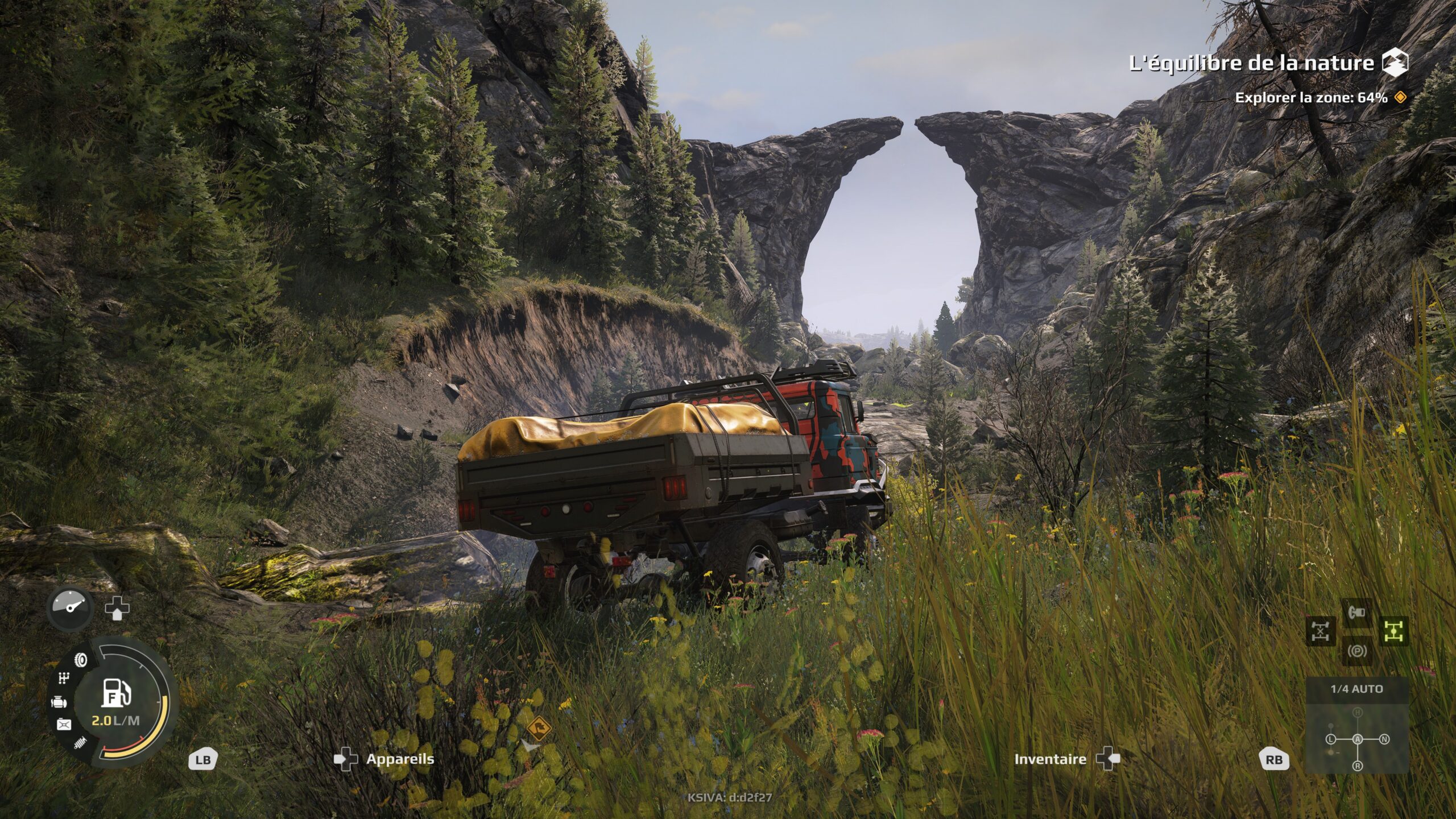Select the winch activation icon
Screen dimensions: 1456x819
(x=1356, y=612)
